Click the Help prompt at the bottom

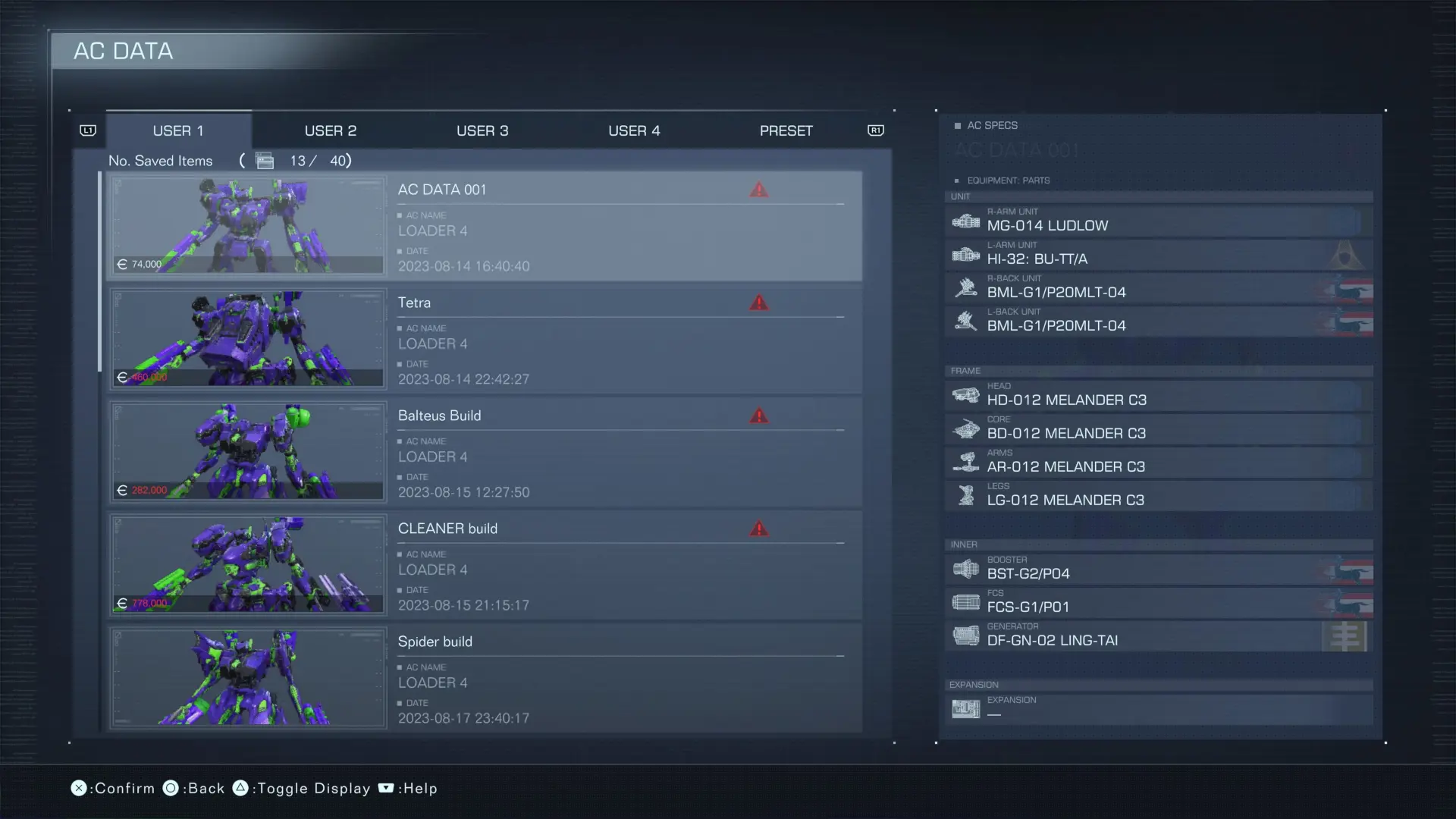pos(407,788)
